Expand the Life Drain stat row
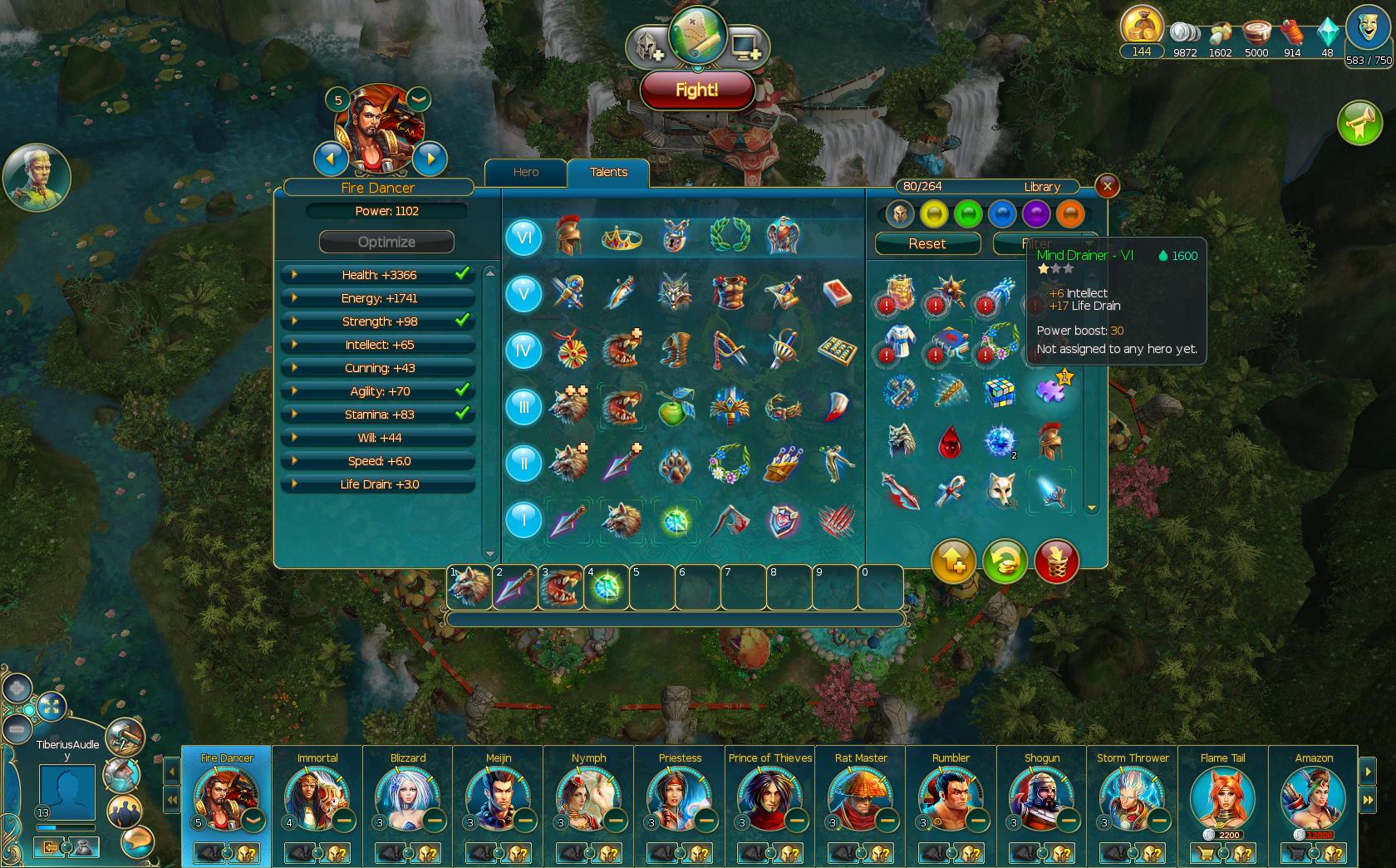This screenshot has width=1396, height=868. [x=294, y=484]
